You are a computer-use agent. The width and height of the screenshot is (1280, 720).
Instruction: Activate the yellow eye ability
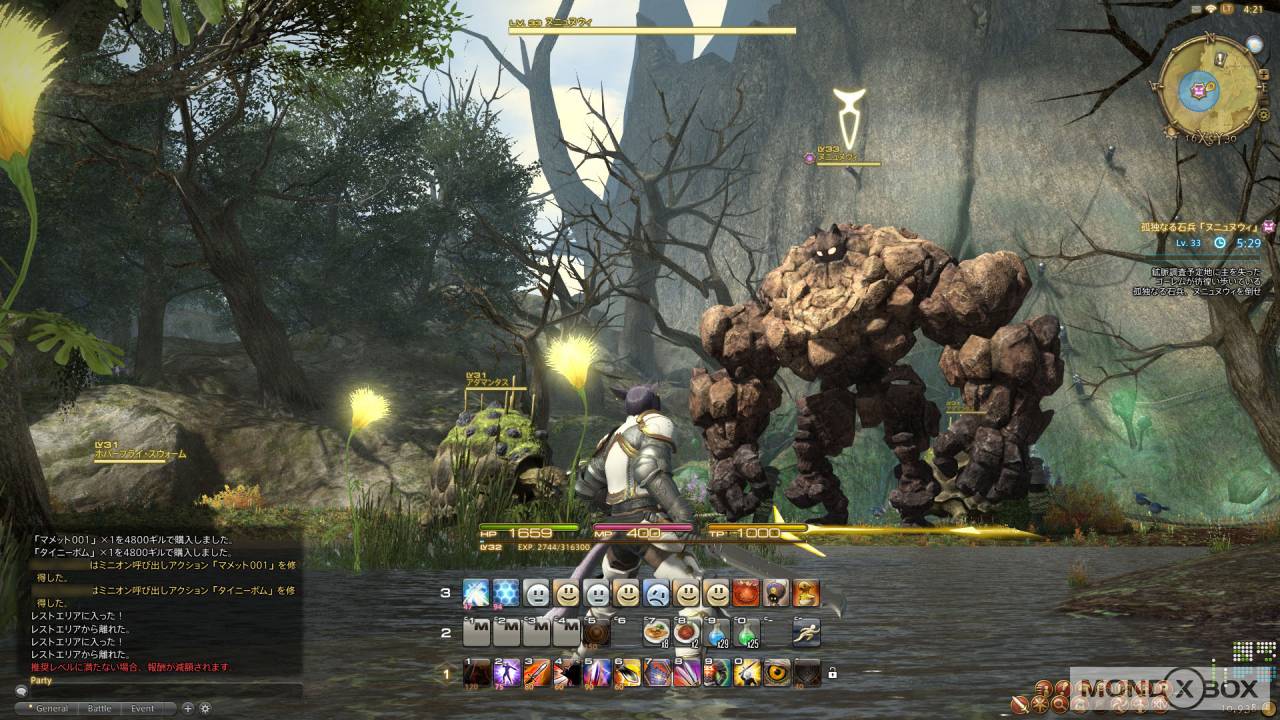pyautogui.click(x=777, y=673)
